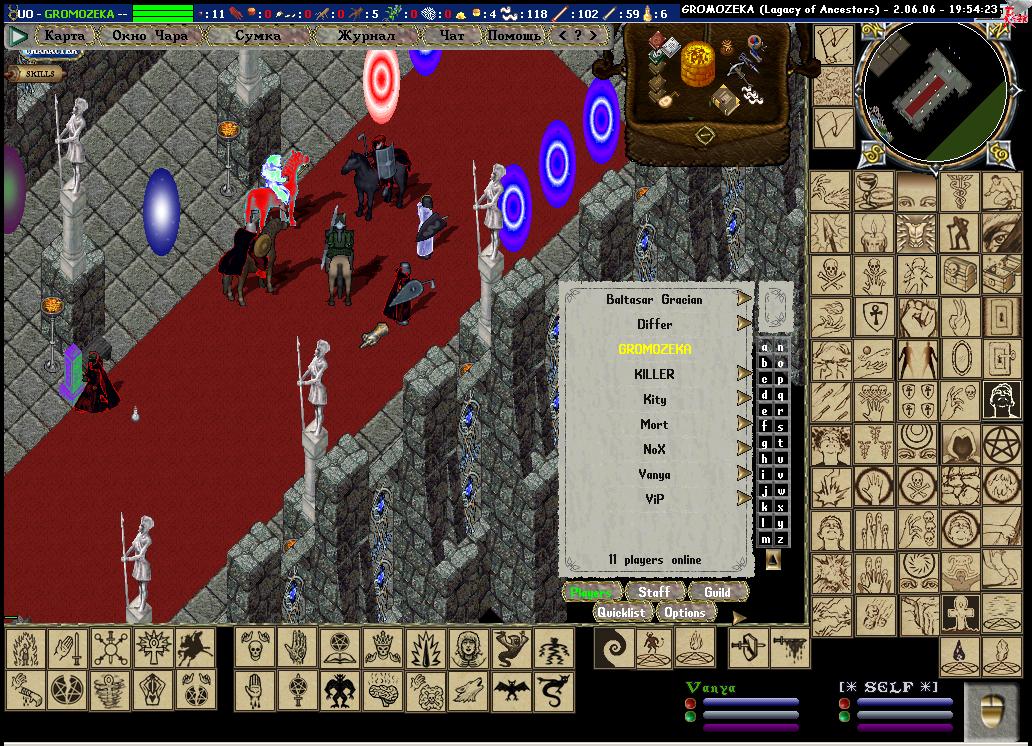Open the player list Options
Screen dimensions: 1032x746
pos(685,612)
